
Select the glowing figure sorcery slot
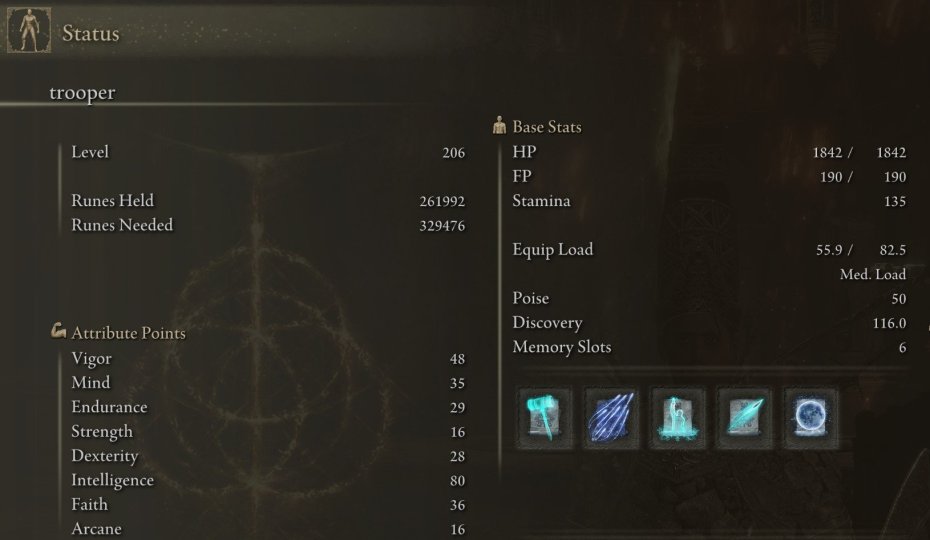click(677, 418)
